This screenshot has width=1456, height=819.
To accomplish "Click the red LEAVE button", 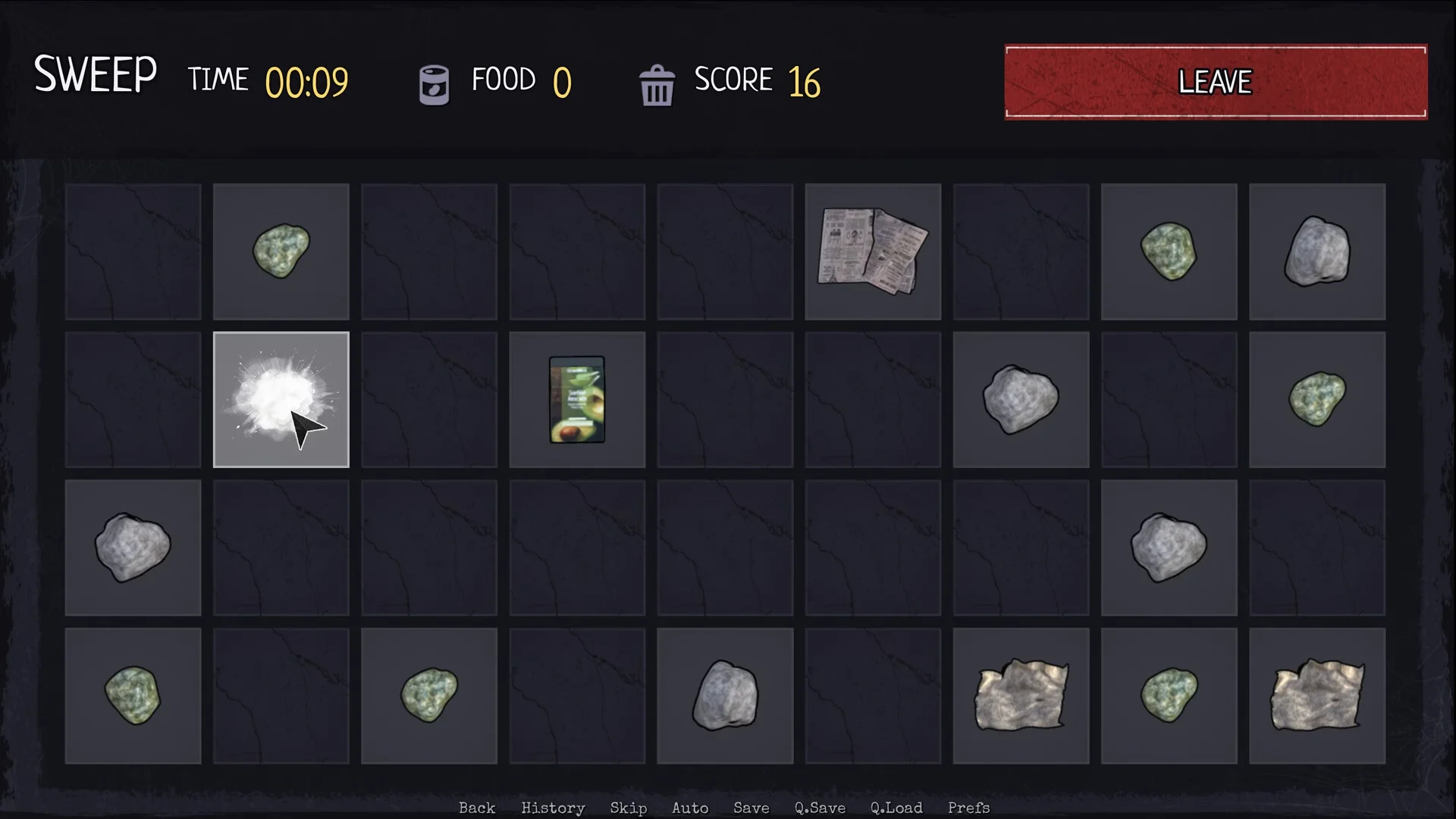I will (x=1216, y=82).
